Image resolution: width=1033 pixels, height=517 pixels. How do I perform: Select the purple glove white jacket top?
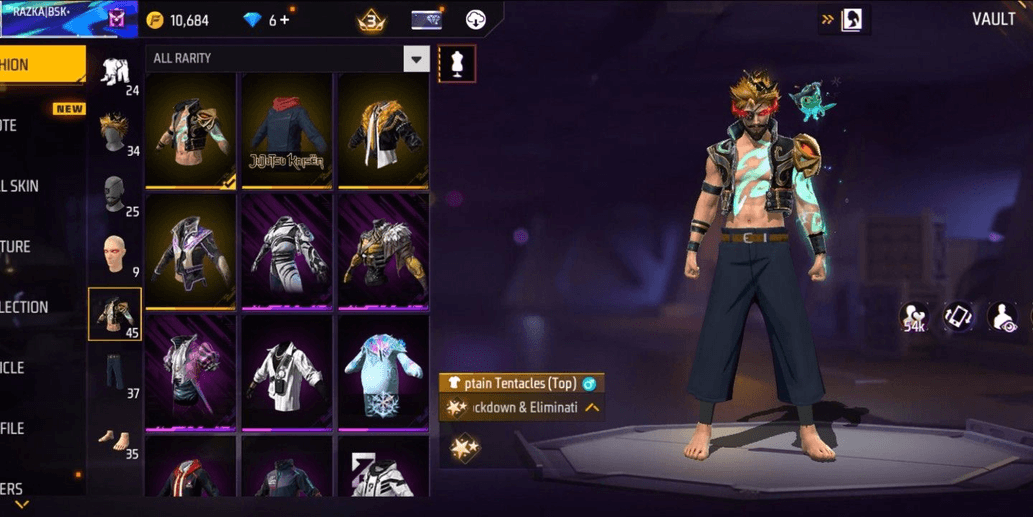(x=190, y=372)
